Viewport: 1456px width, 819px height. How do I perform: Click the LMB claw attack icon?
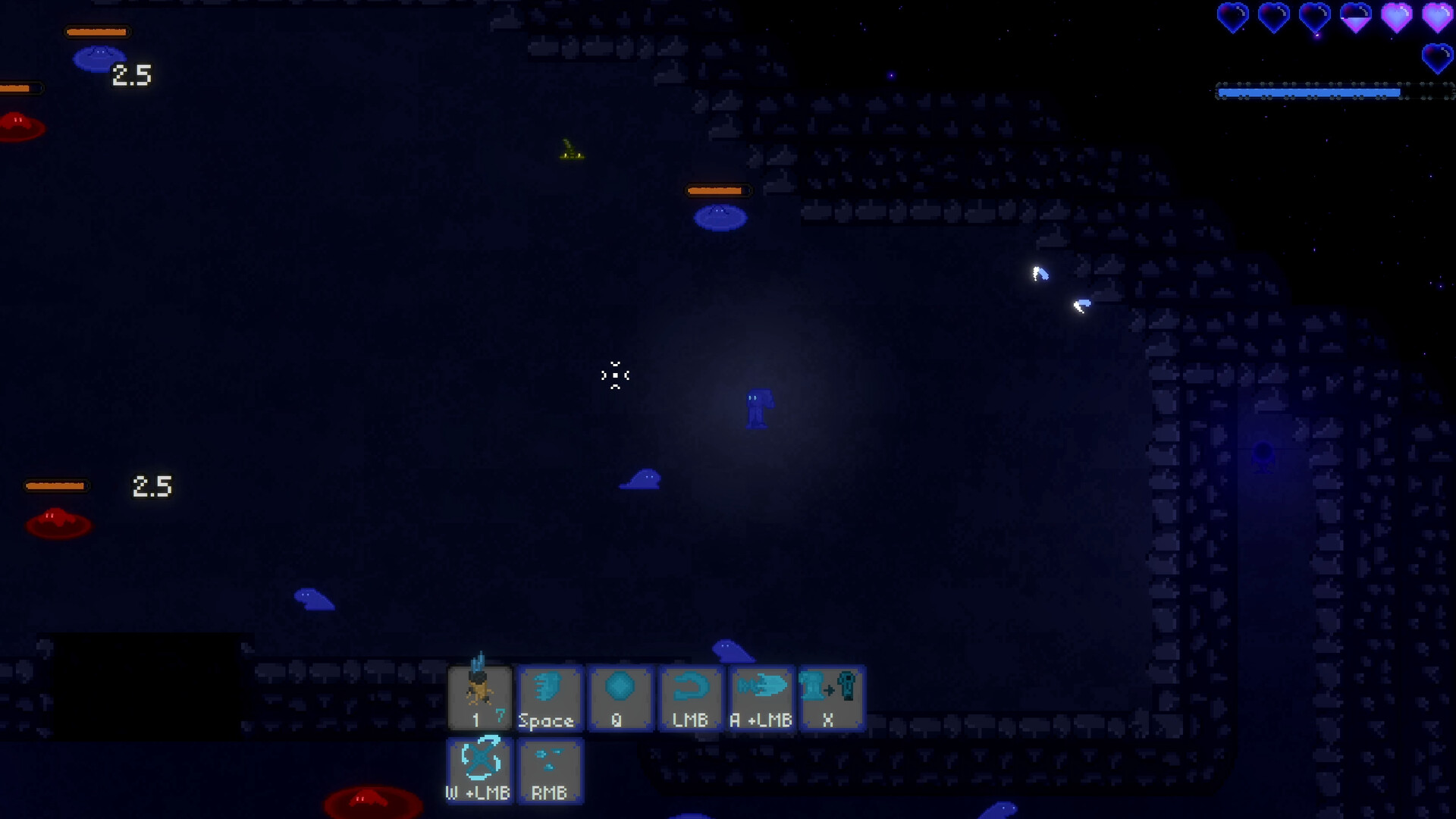(x=691, y=694)
